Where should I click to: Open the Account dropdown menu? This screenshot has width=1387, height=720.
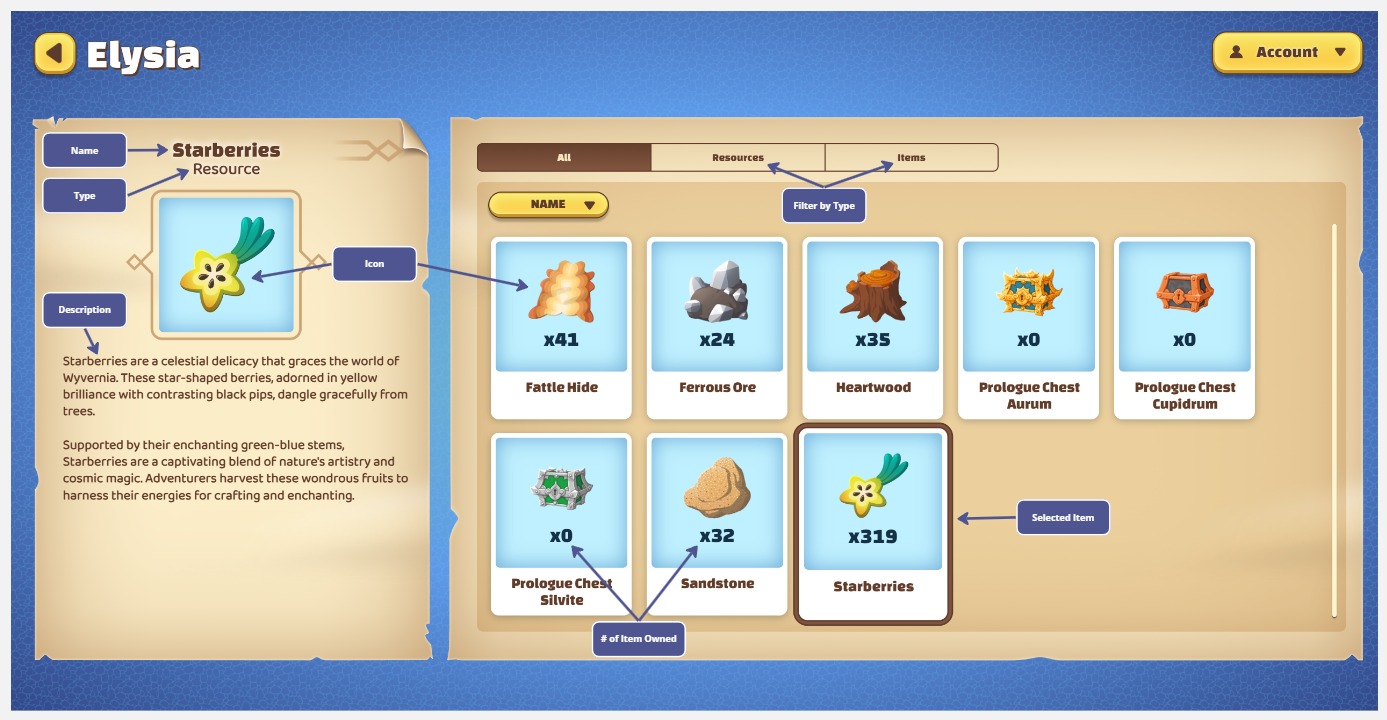(x=1287, y=52)
